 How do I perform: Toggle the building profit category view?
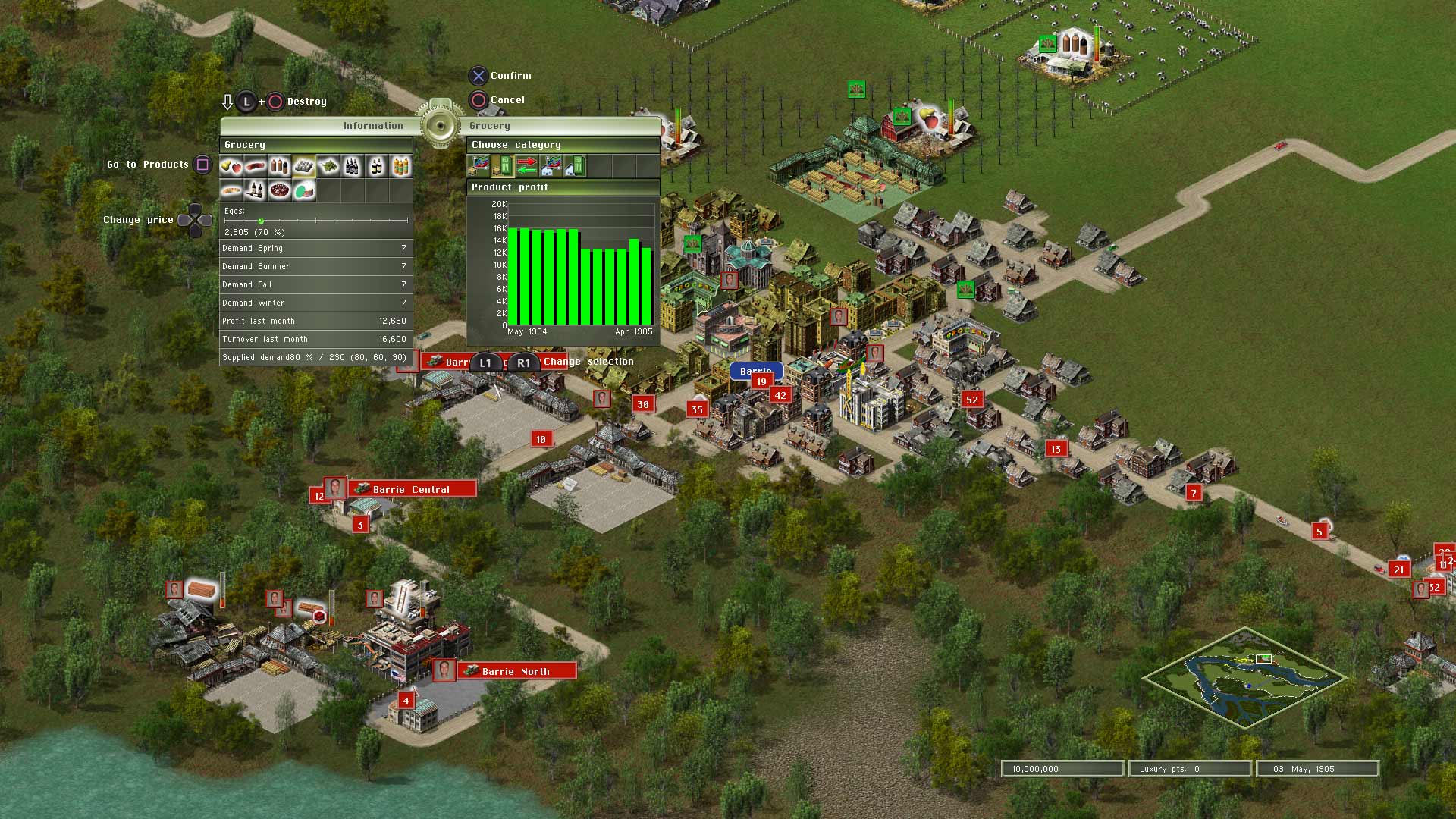pyautogui.click(x=576, y=166)
